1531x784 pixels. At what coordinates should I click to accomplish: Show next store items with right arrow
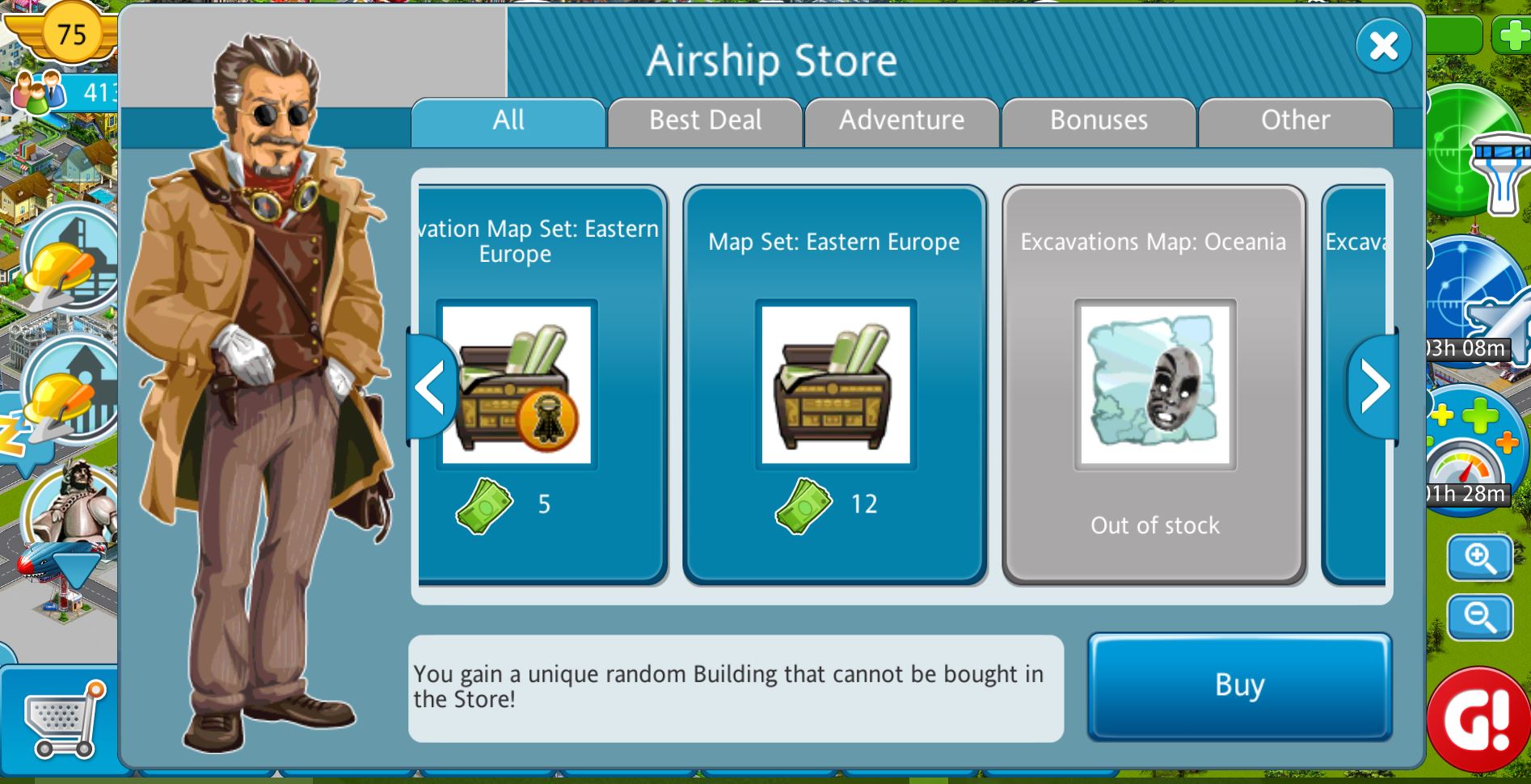[1373, 386]
